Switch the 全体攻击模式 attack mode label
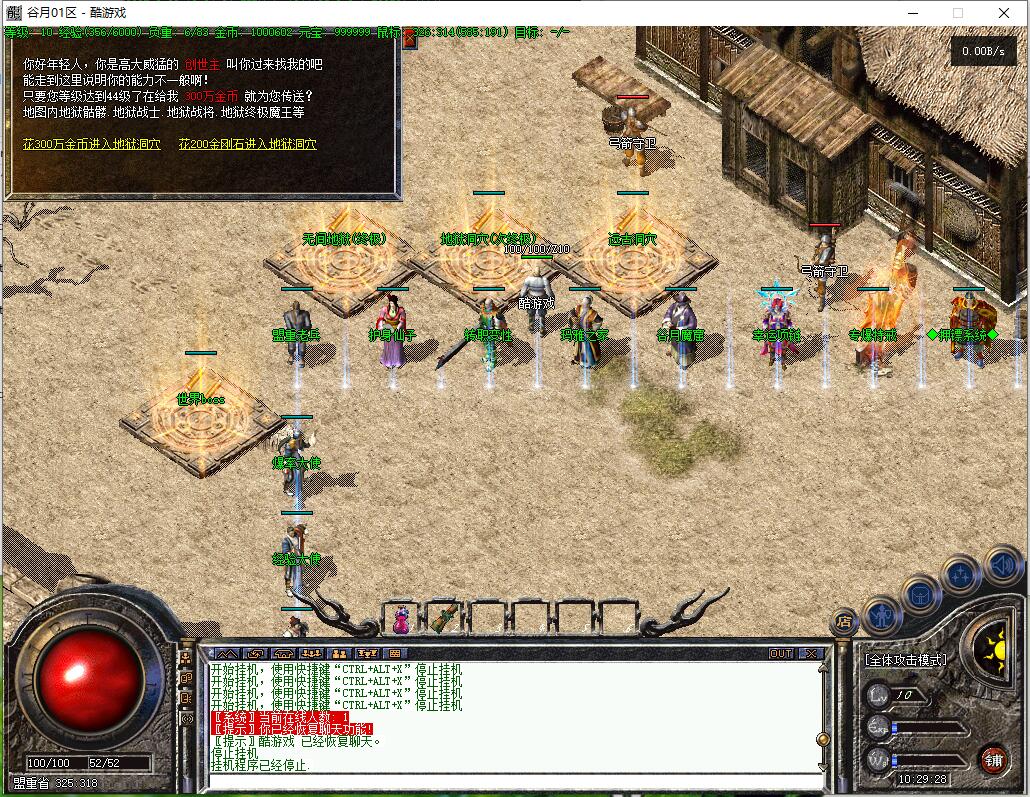 [906, 661]
